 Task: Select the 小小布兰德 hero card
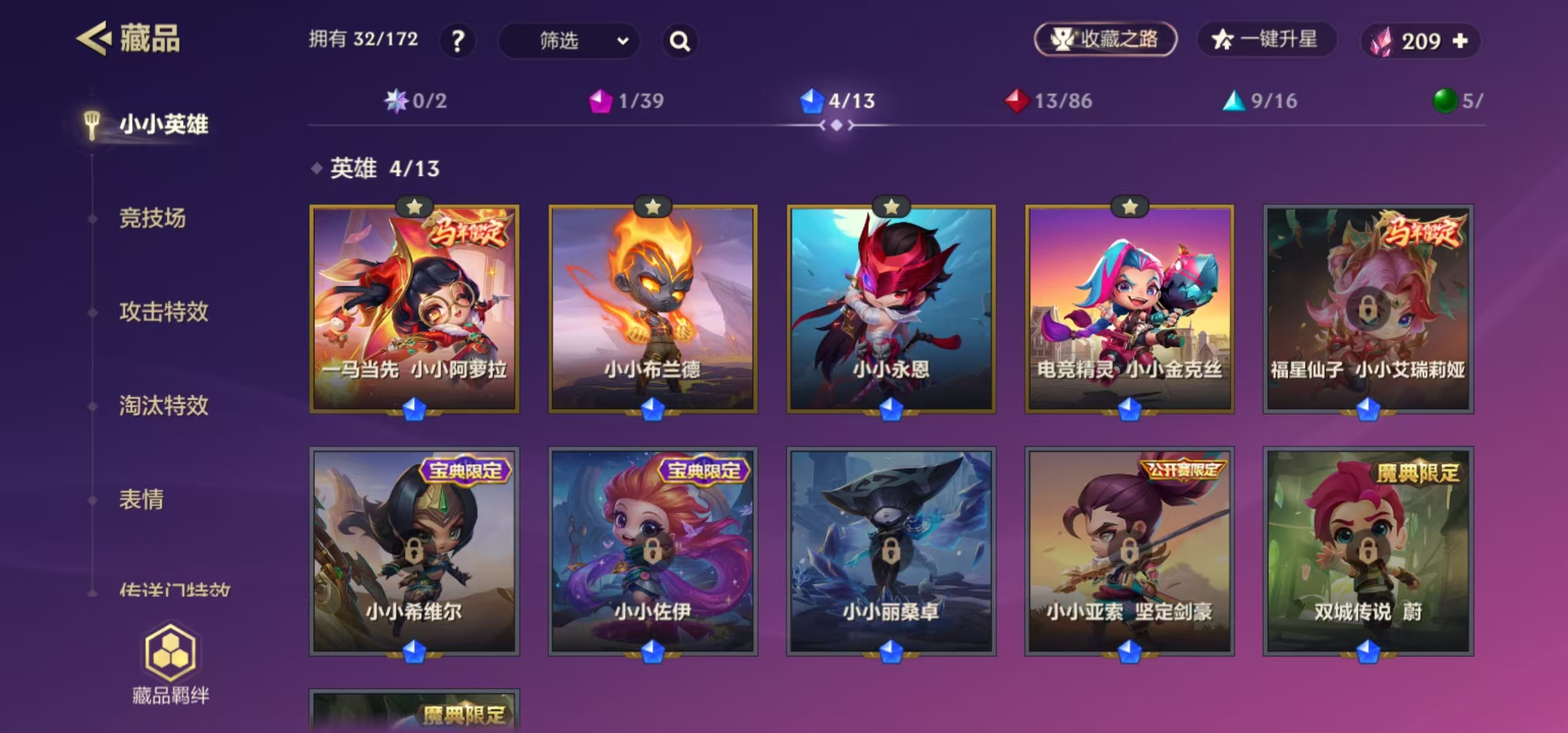[652, 309]
